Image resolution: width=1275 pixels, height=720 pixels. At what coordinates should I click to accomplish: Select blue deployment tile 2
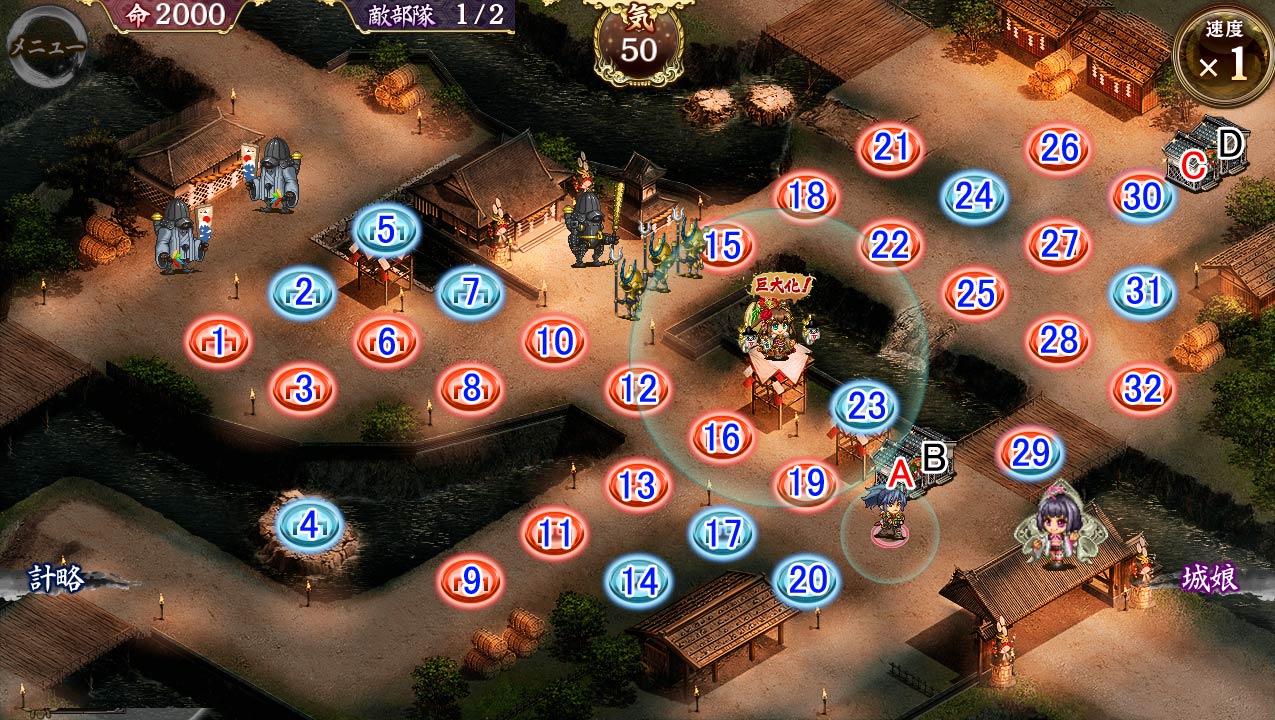pyautogui.click(x=302, y=293)
